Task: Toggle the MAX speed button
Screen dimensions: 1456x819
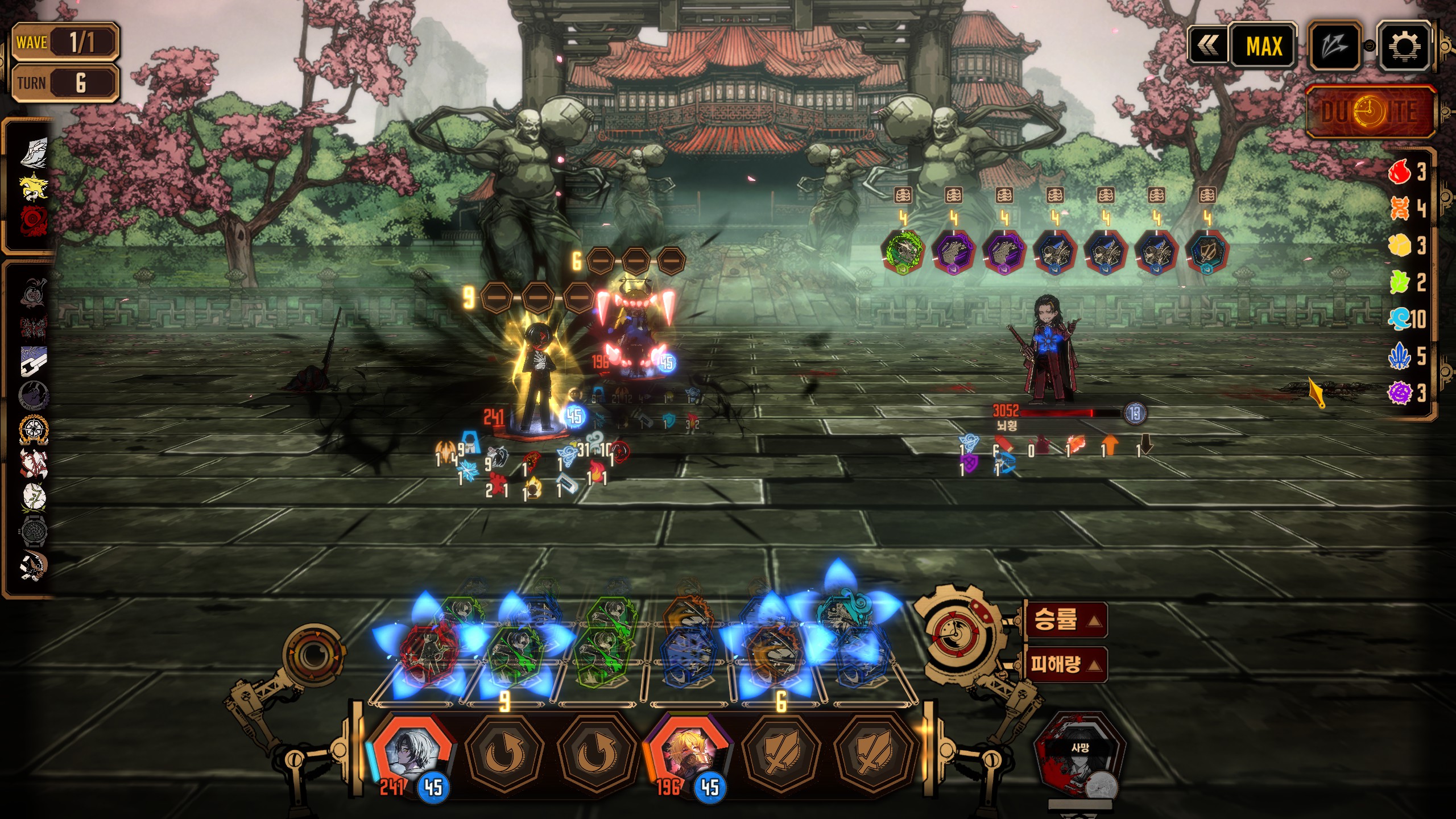Action: coord(1264,46)
